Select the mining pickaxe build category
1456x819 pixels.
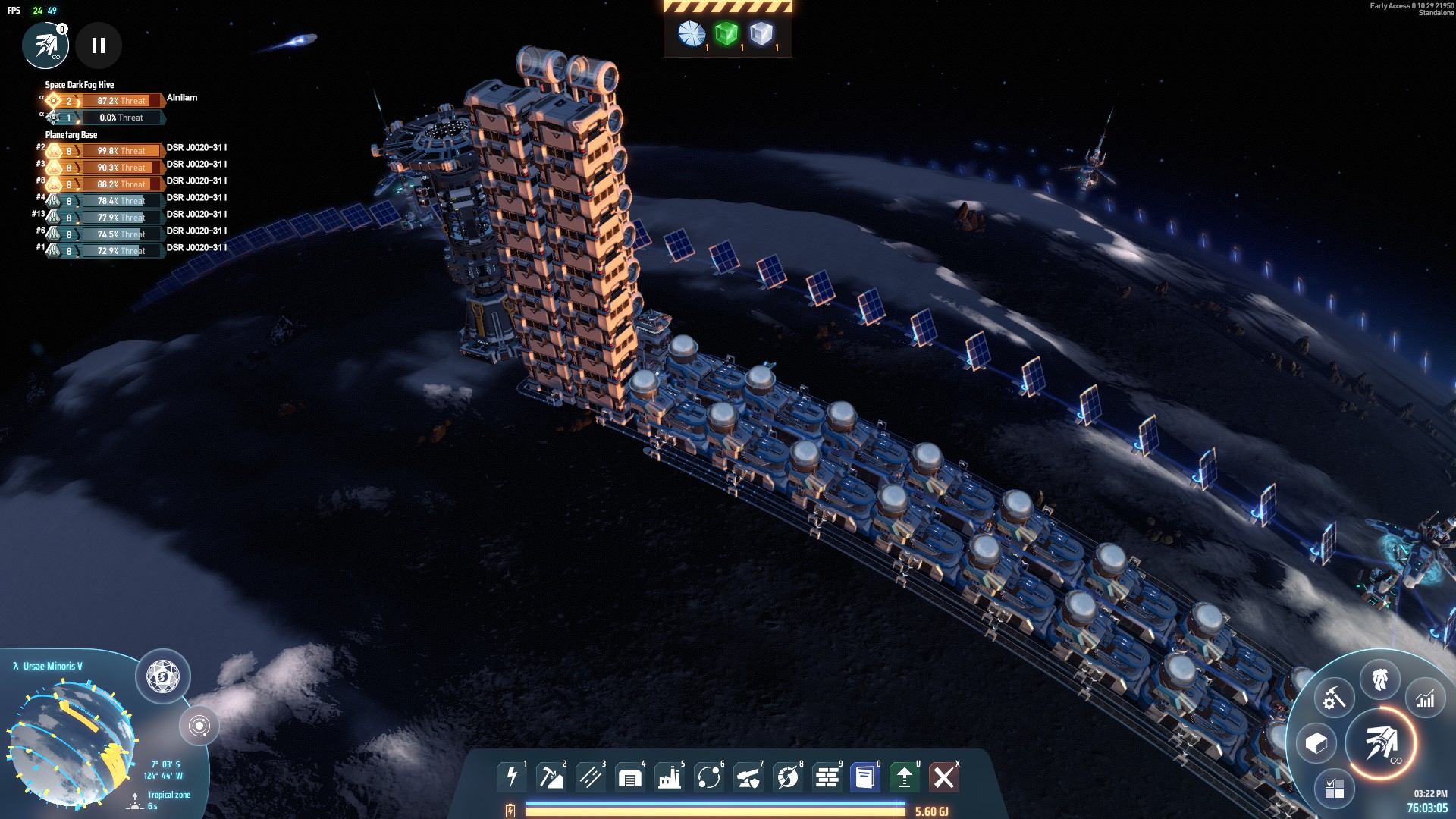(551, 777)
